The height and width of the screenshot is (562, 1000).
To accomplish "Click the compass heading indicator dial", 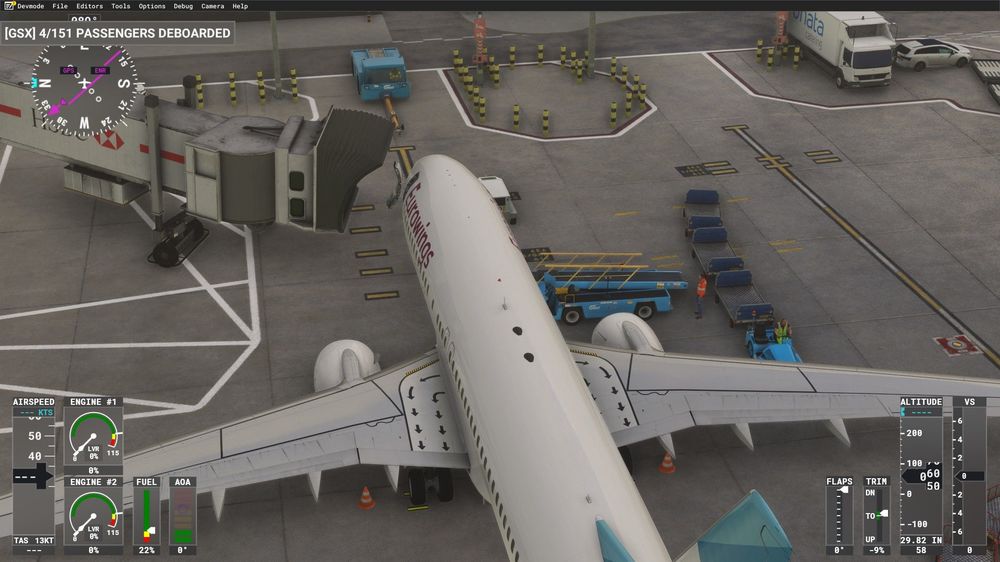I will (83, 86).
